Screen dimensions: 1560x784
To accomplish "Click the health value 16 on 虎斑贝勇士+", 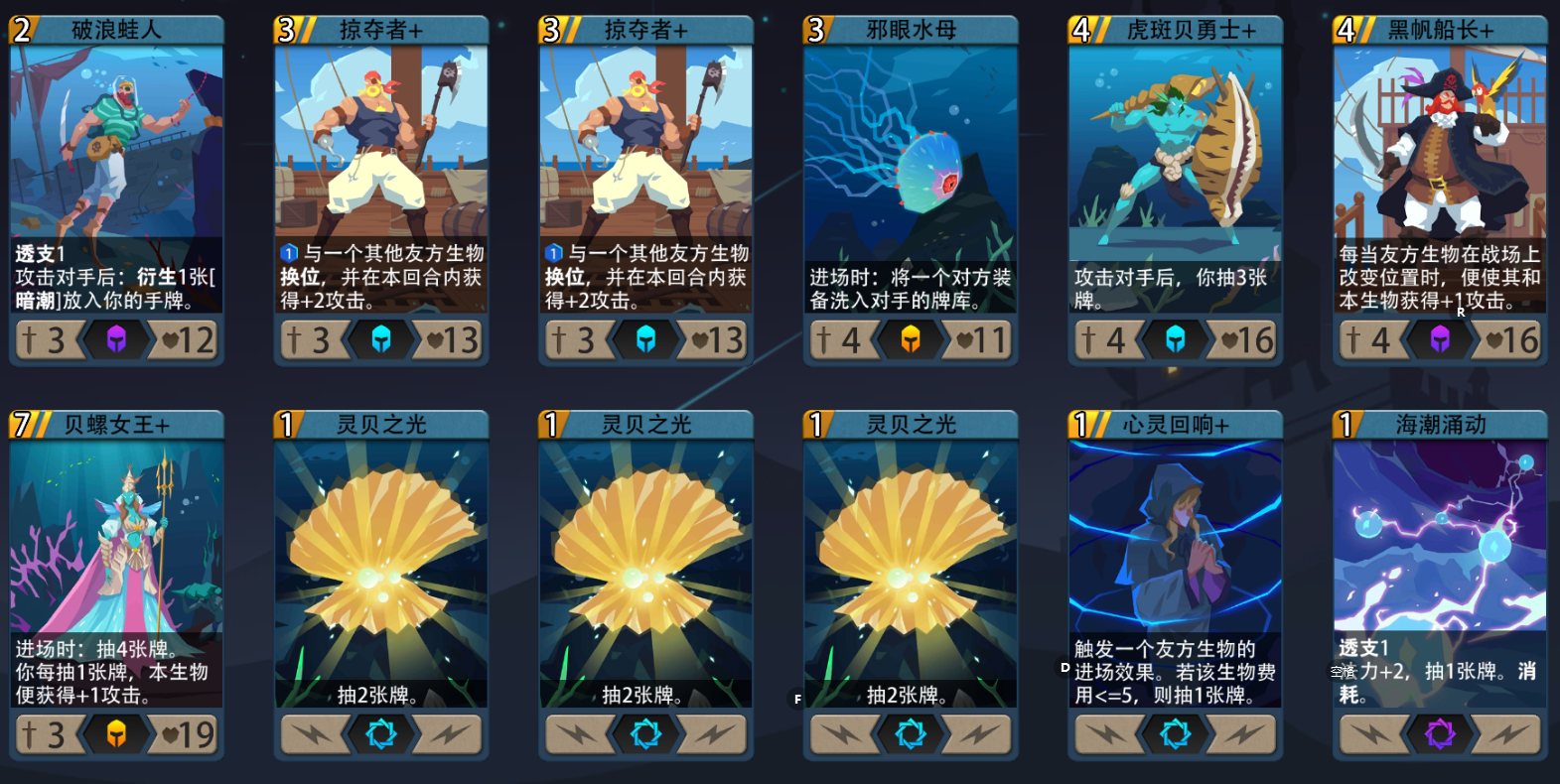I will point(1254,339).
